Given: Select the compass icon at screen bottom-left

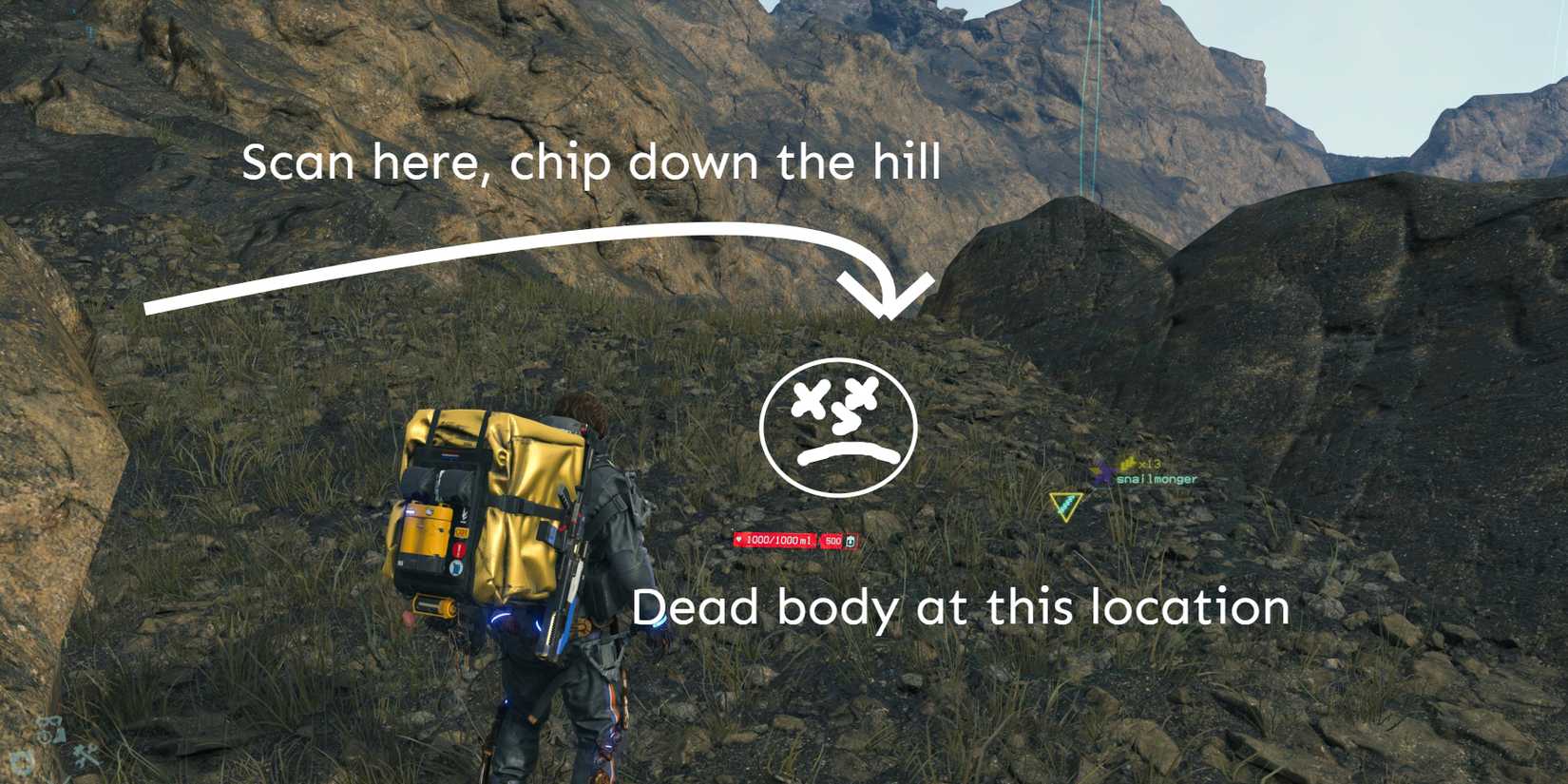Looking at the screenshot, I should pos(44,737).
